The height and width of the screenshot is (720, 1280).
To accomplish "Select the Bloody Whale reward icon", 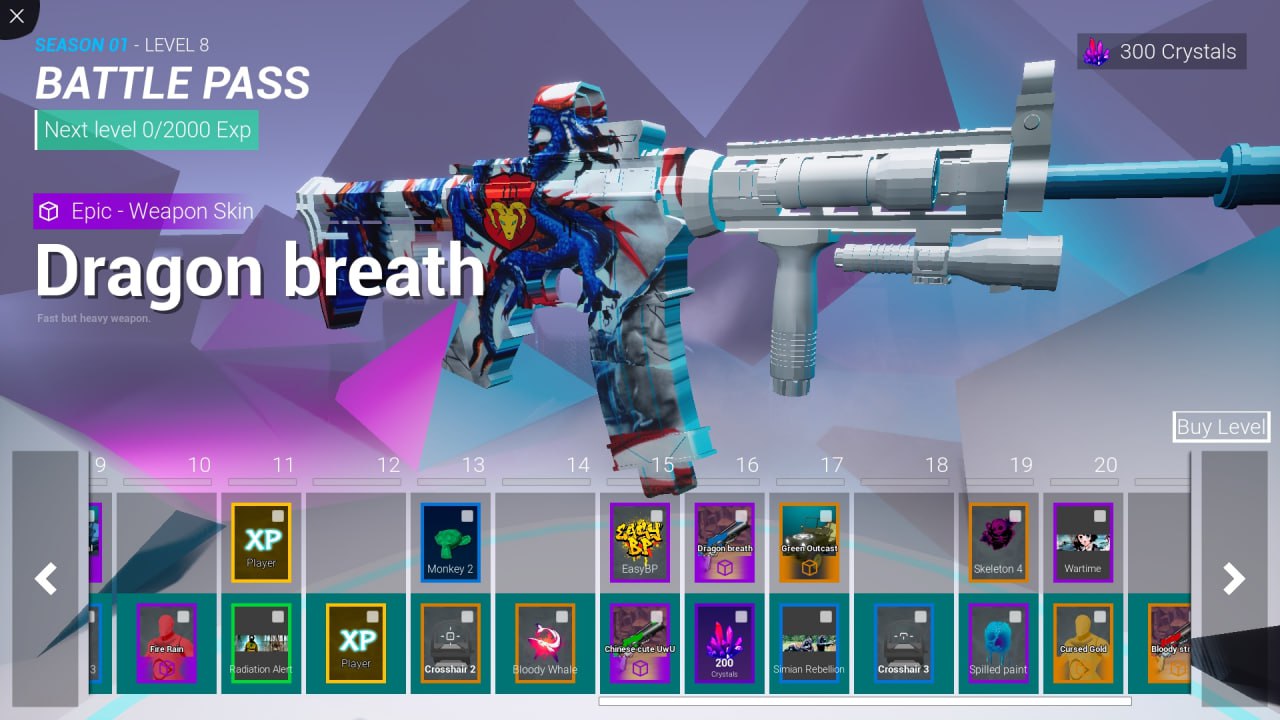I will coord(544,643).
